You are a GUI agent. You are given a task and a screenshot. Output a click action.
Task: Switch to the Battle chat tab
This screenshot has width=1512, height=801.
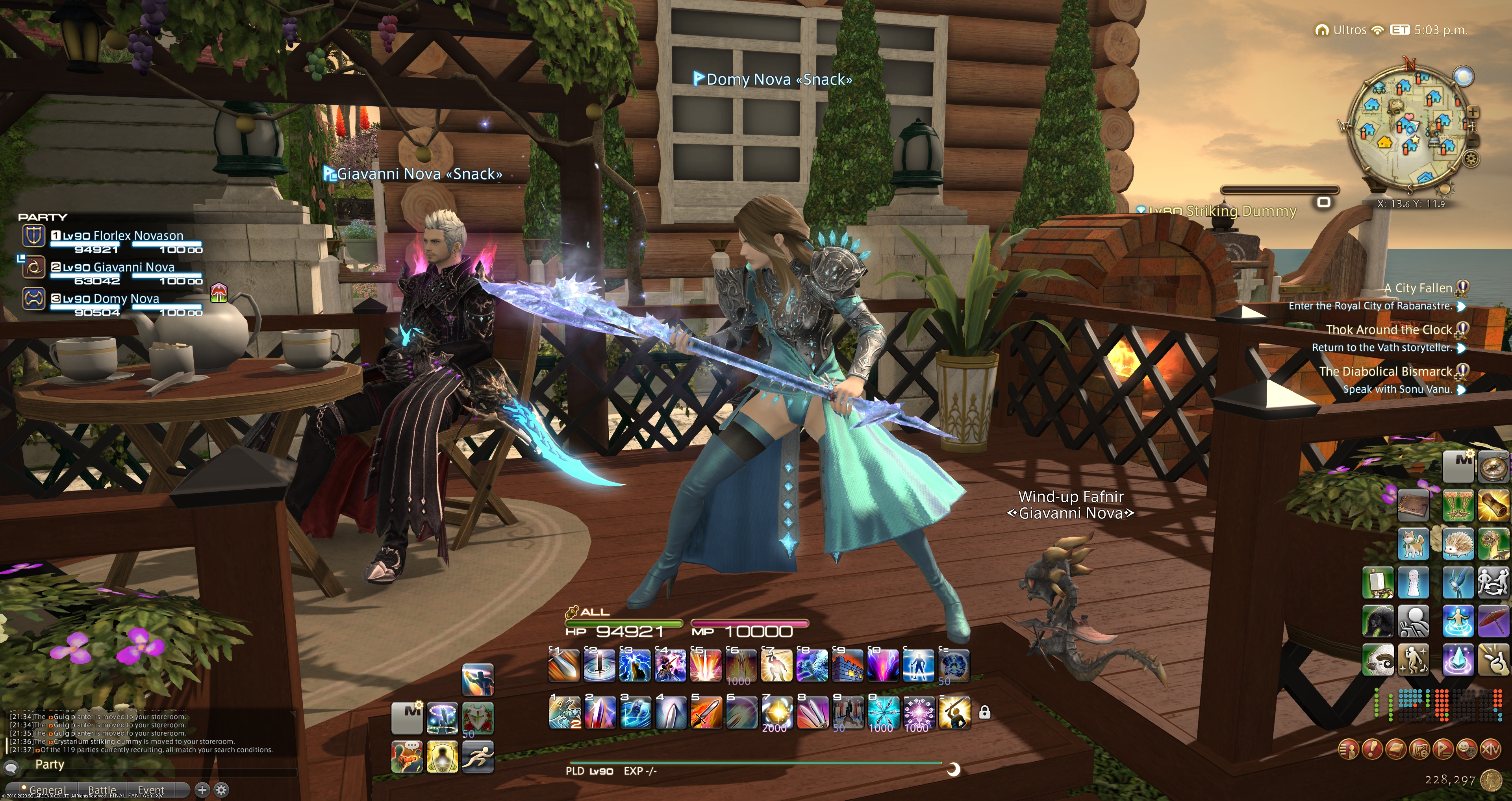(102, 790)
